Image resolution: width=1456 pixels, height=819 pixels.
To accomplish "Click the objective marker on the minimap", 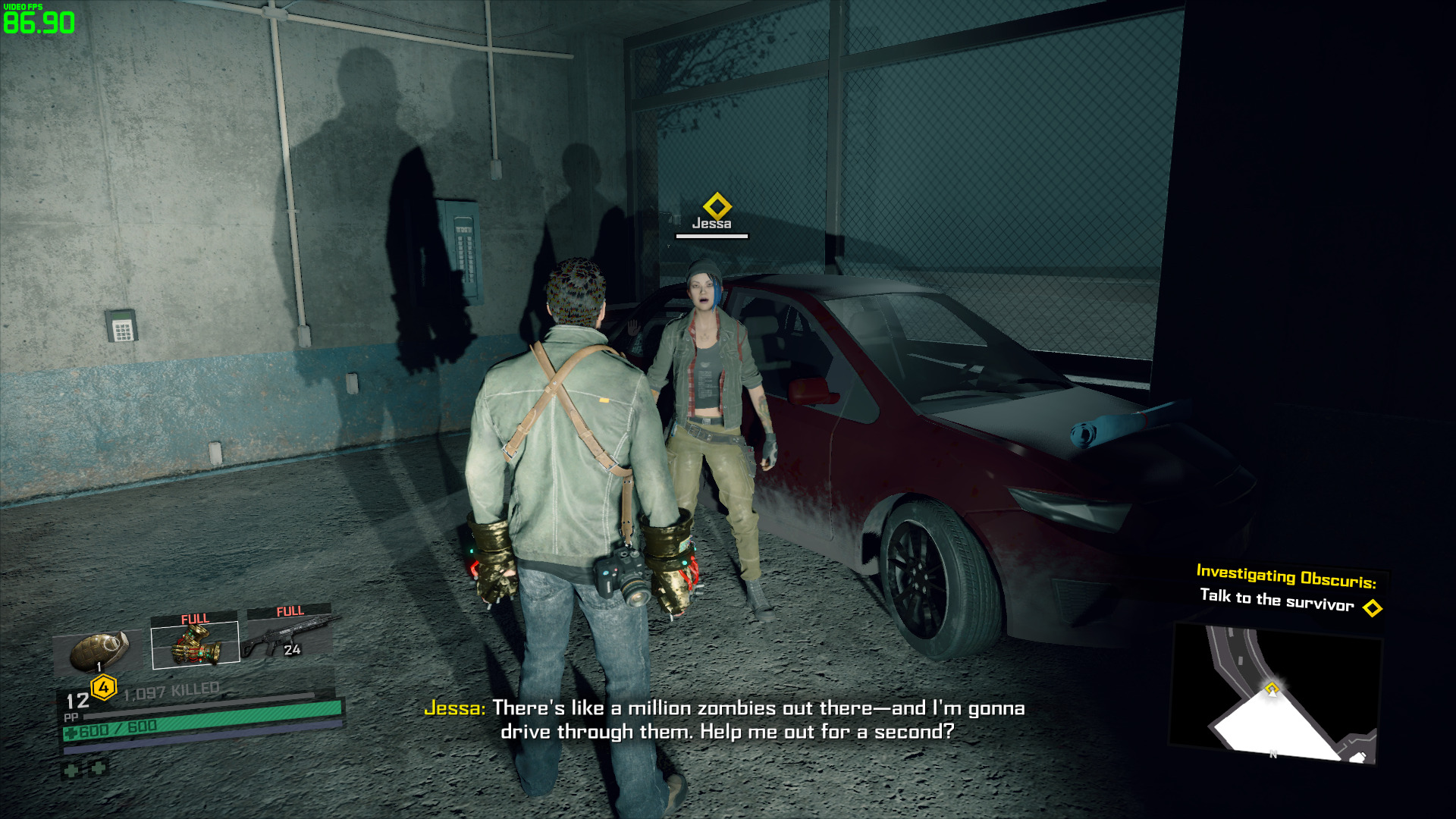I will 1272,689.
